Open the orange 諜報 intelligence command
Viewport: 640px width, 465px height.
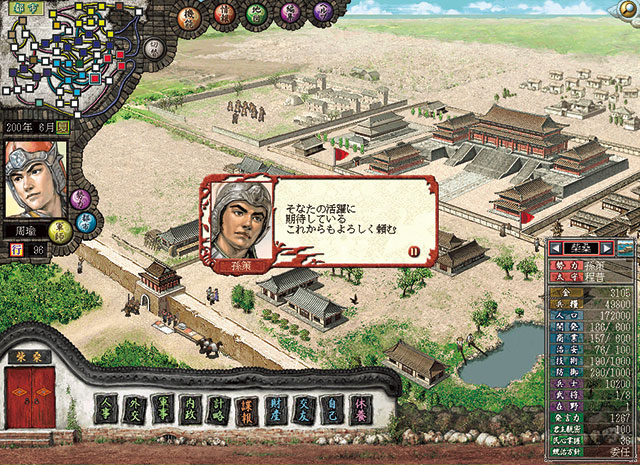point(247,408)
